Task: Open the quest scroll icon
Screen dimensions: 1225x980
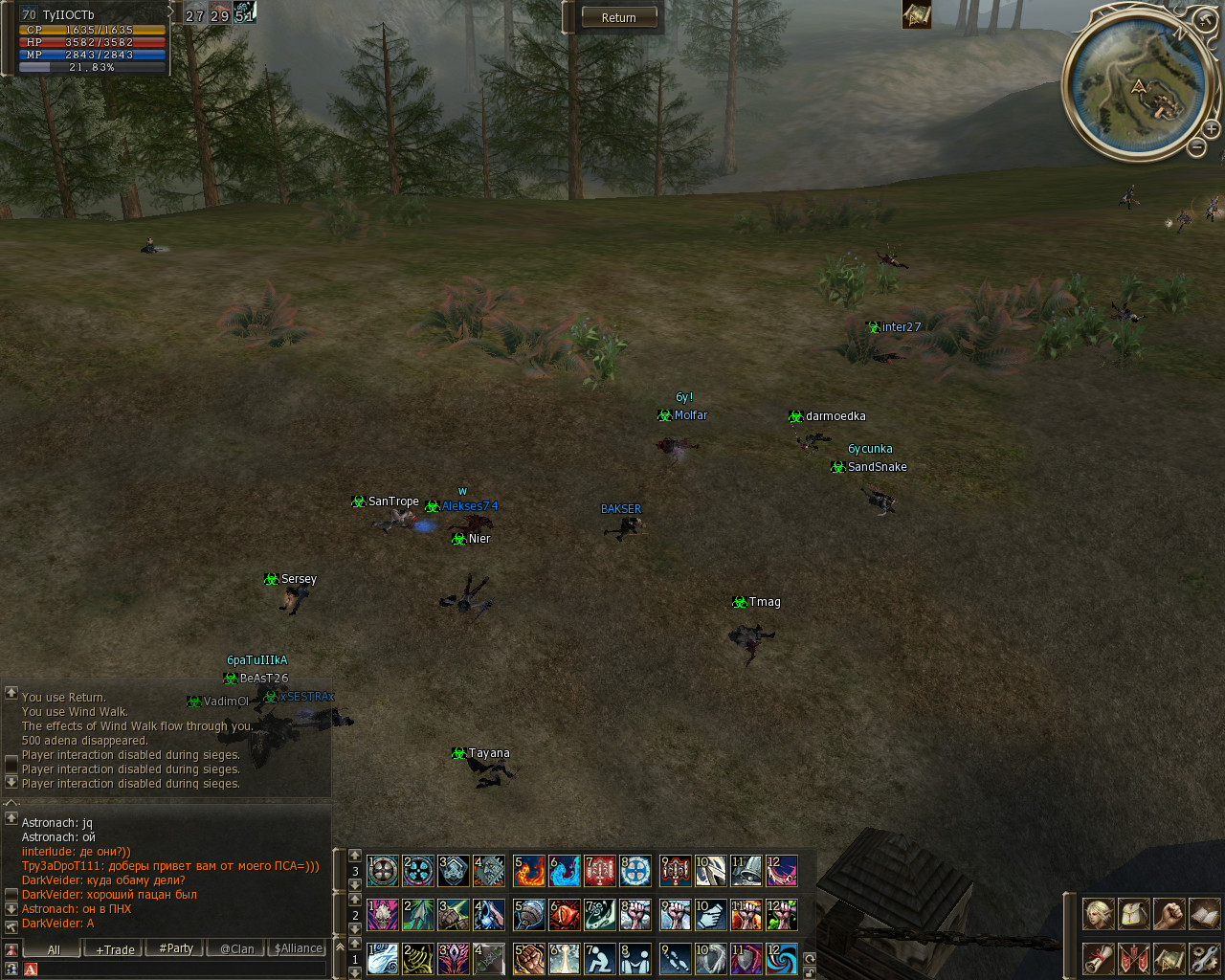Action: (x=1098, y=958)
